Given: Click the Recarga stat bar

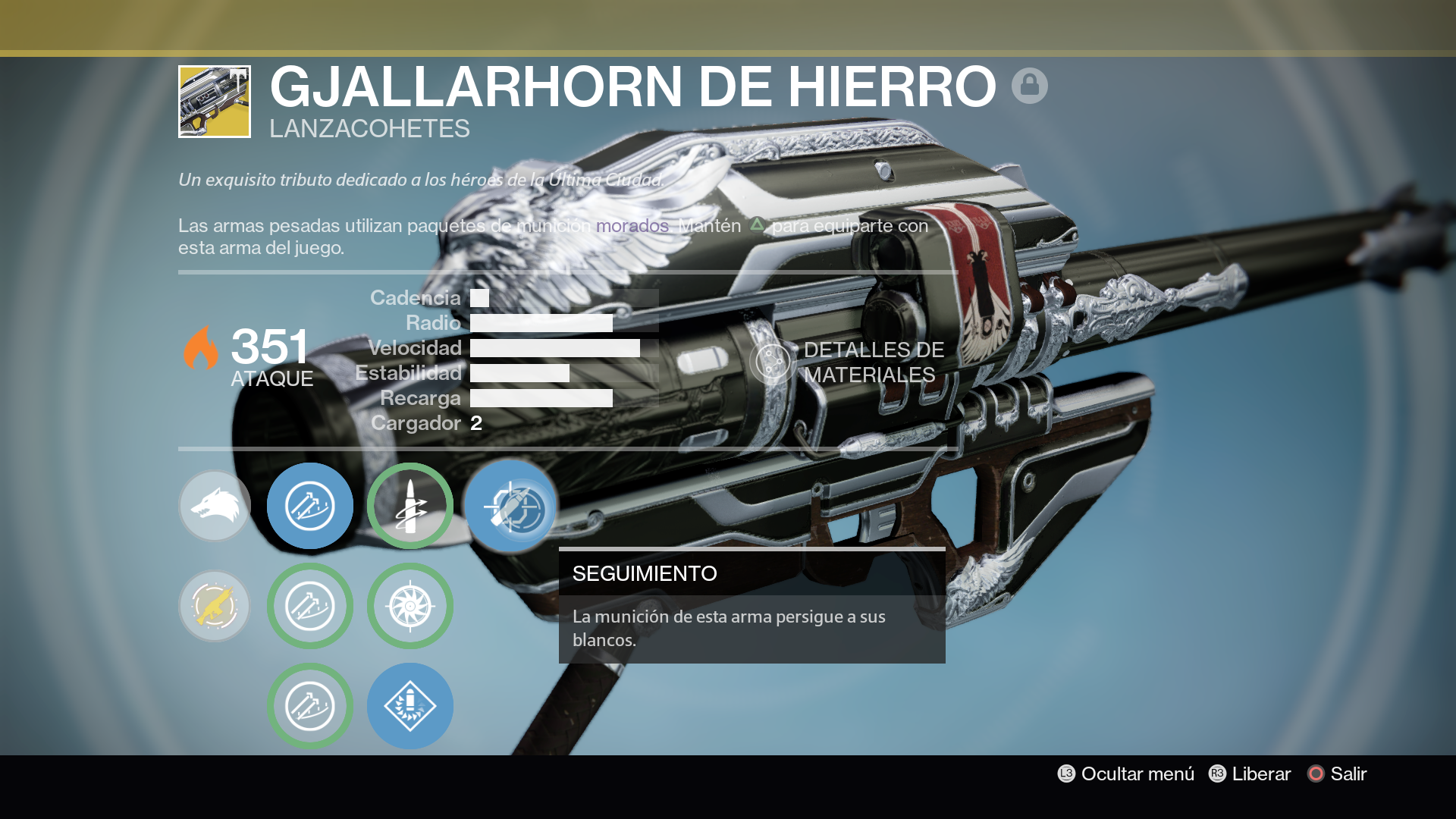Looking at the screenshot, I should tap(540, 397).
